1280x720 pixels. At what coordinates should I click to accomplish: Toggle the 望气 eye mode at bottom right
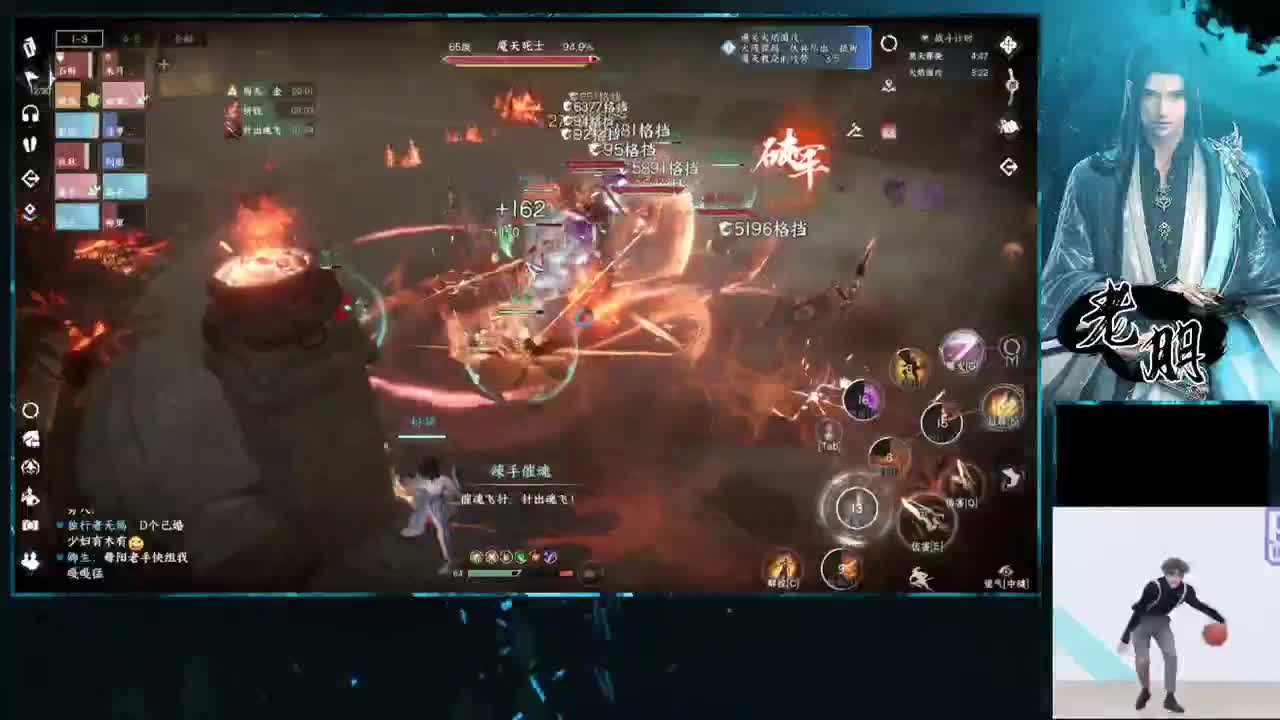pyautogui.click(x=1004, y=570)
